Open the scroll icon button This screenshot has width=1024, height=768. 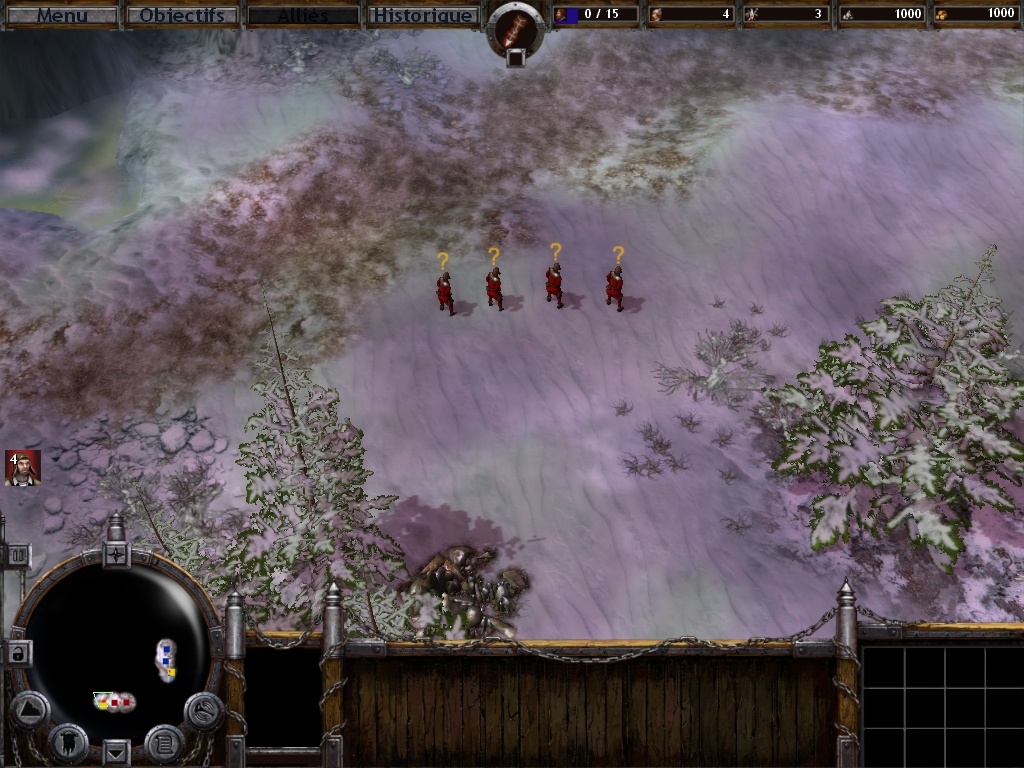pyautogui.click(x=164, y=742)
